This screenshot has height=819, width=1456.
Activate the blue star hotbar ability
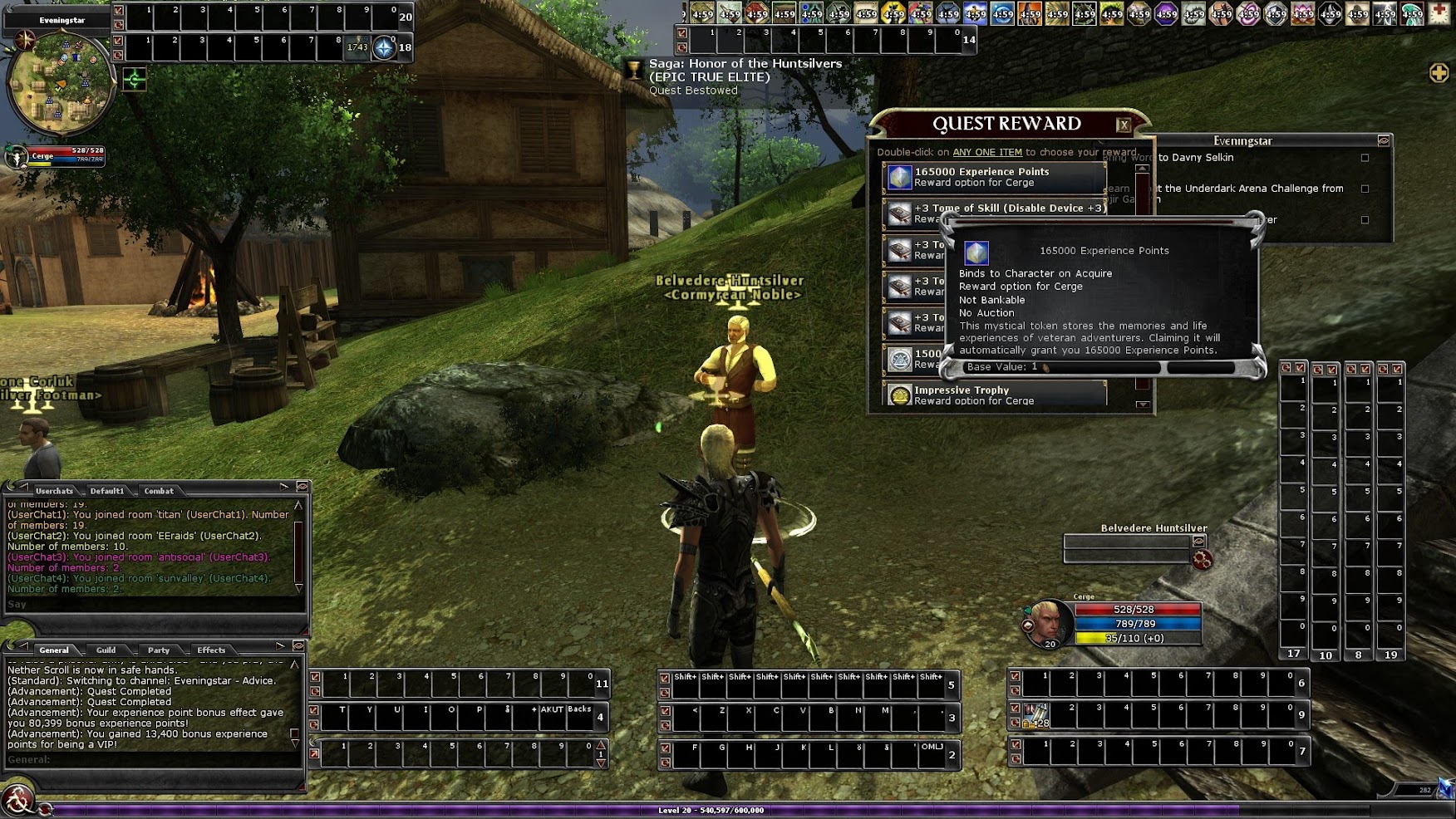[x=383, y=47]
